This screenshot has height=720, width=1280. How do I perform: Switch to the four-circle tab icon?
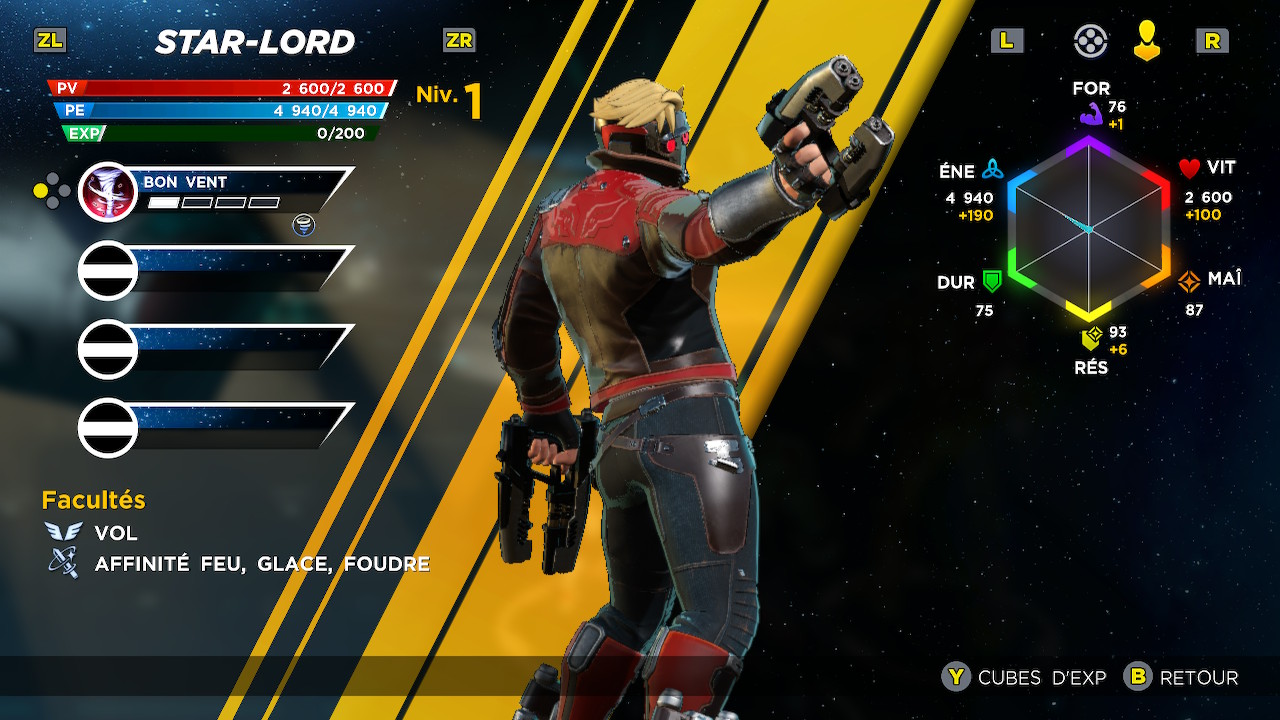coord(1090,41)
